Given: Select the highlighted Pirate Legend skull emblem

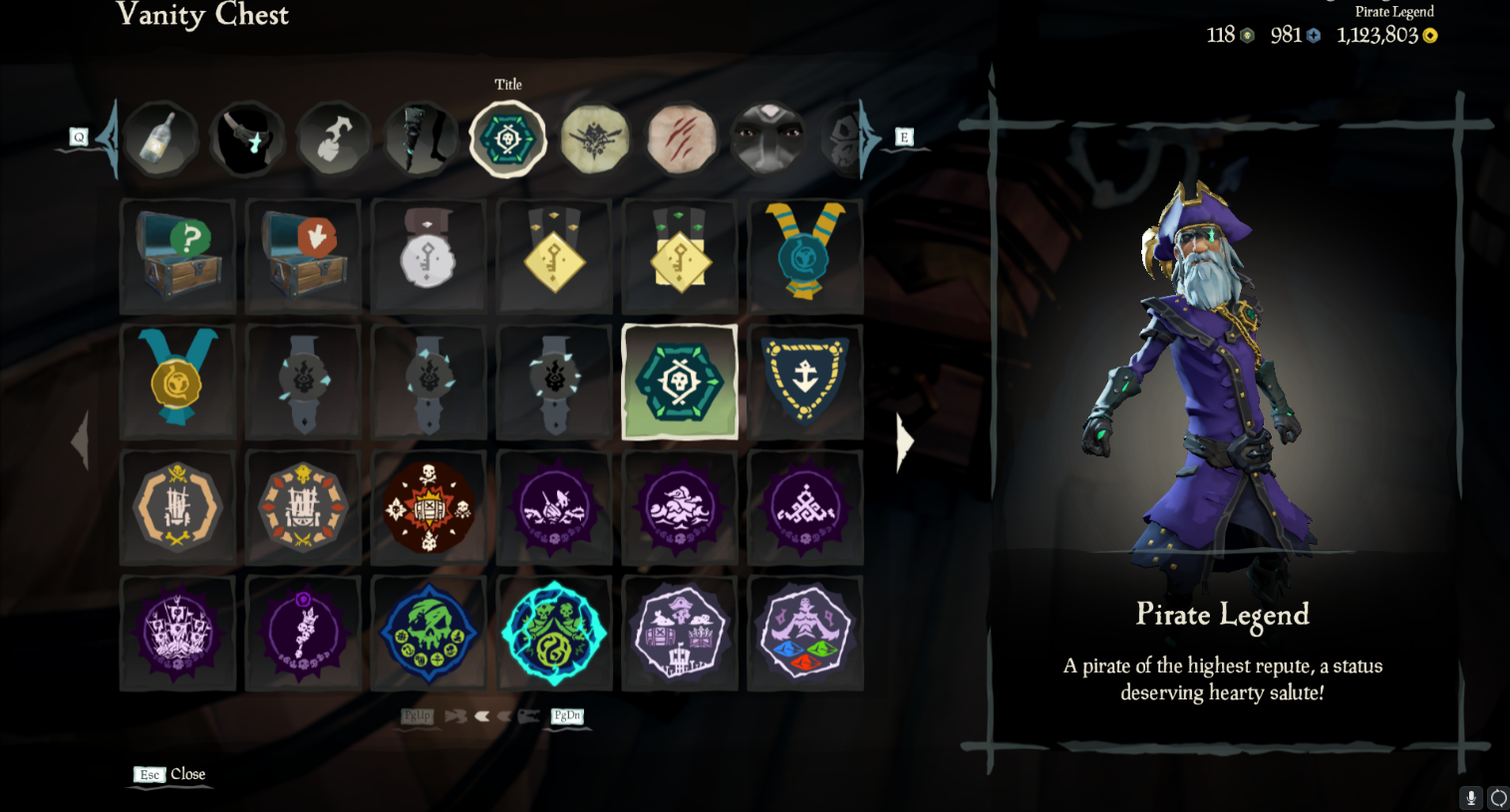Looking at the screenshot, I should click(680, 382).
